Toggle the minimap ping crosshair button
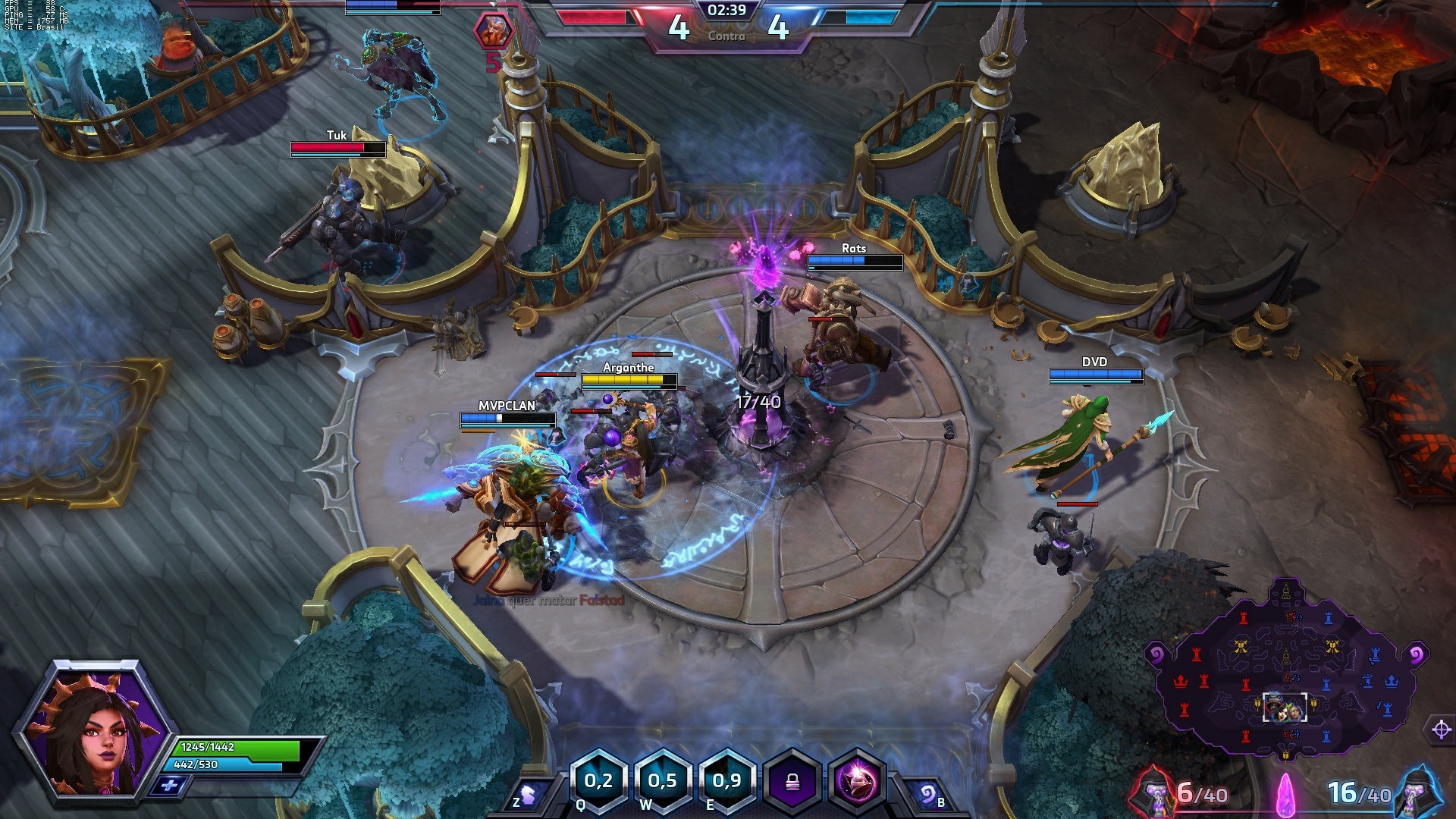The width and height of the screenshot is (1456, 819). point(1441,730)
